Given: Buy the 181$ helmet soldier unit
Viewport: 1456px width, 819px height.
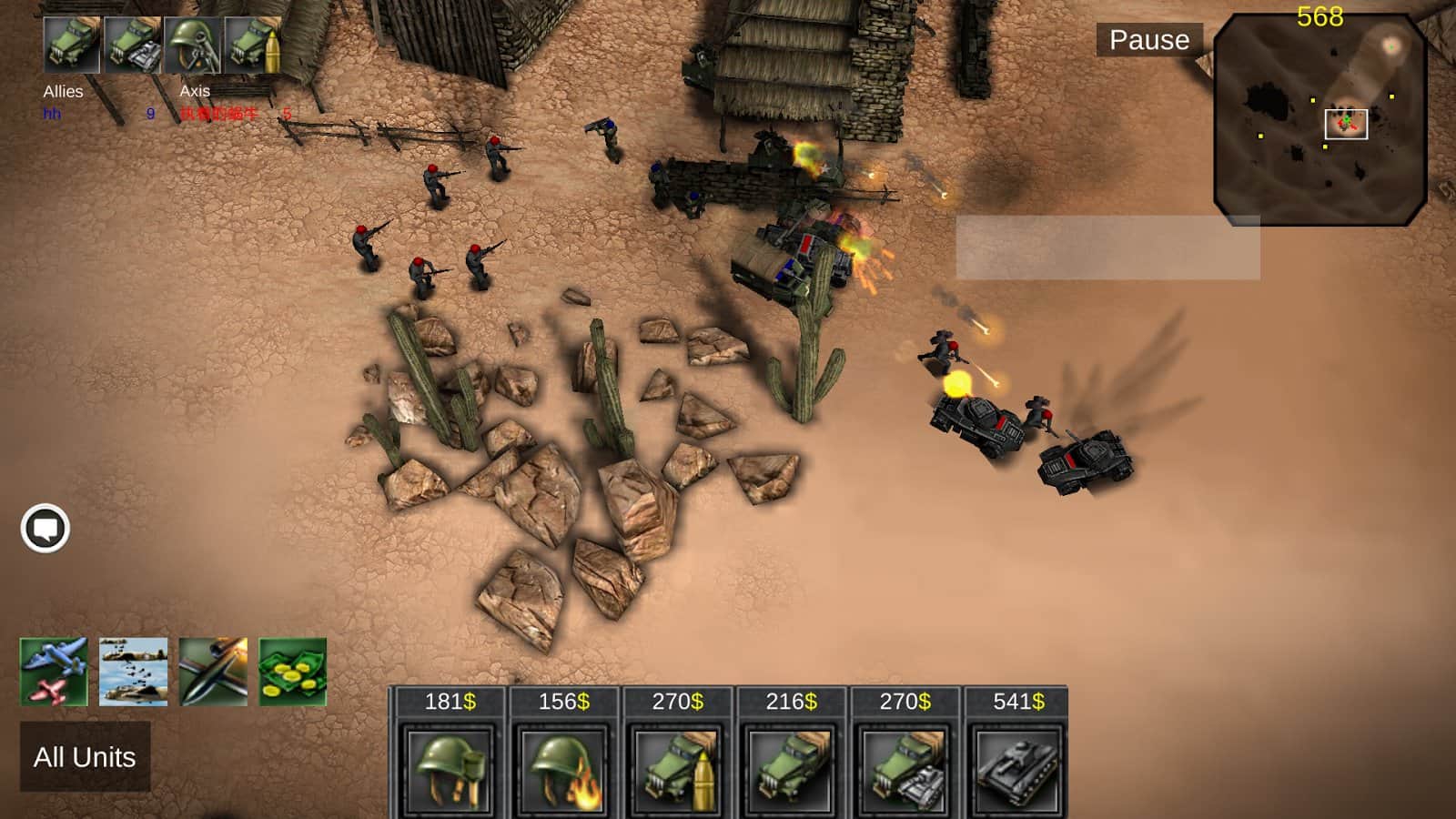Looking at the screenshot, I should tap(450, 769).
